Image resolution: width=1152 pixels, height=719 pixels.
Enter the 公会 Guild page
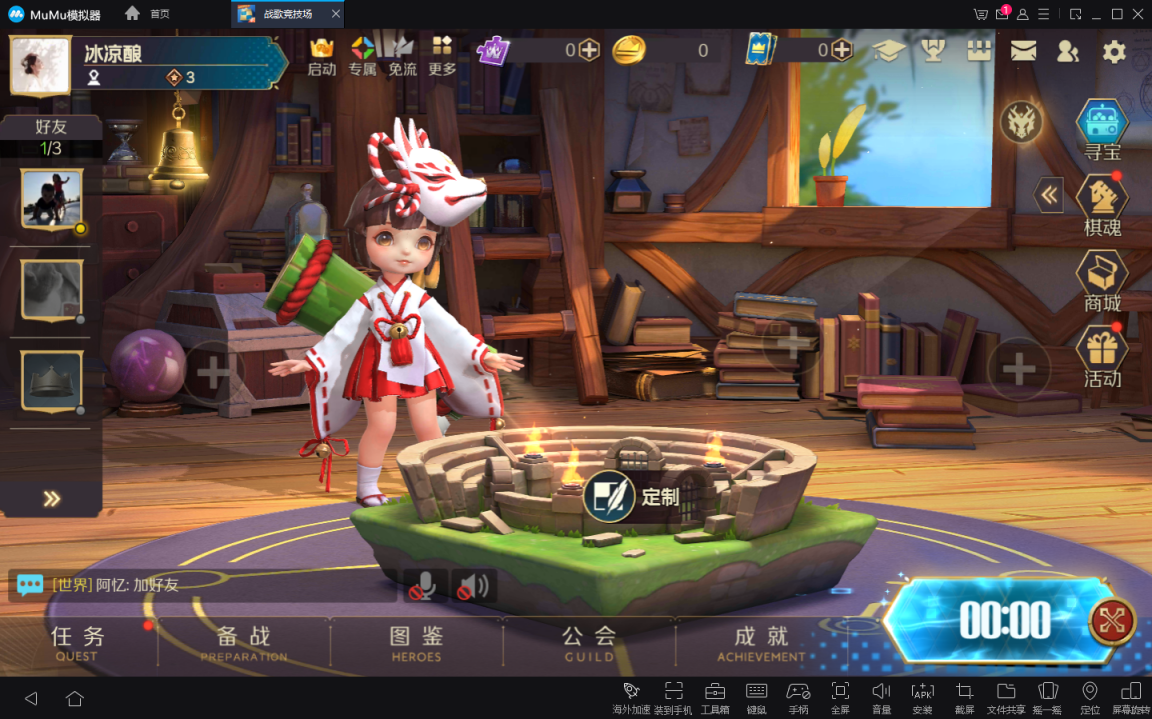click(589, 641)
